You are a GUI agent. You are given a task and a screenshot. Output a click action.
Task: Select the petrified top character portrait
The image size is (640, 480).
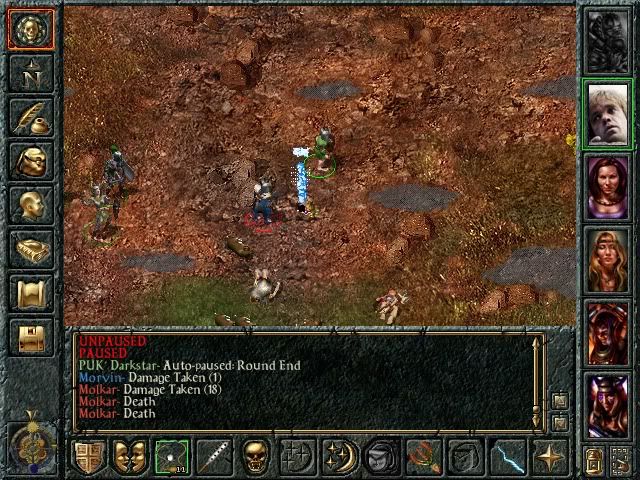tap(608, 40)
